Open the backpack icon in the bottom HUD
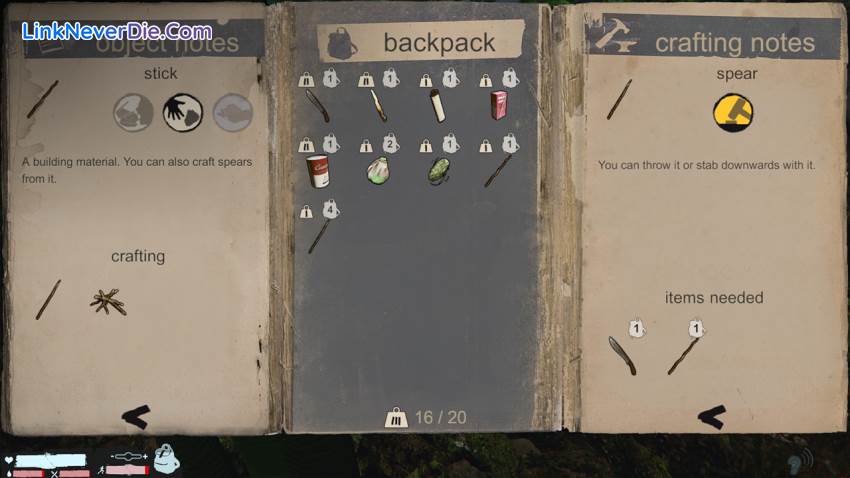850x478 pixels. click(x=167, y=459)
